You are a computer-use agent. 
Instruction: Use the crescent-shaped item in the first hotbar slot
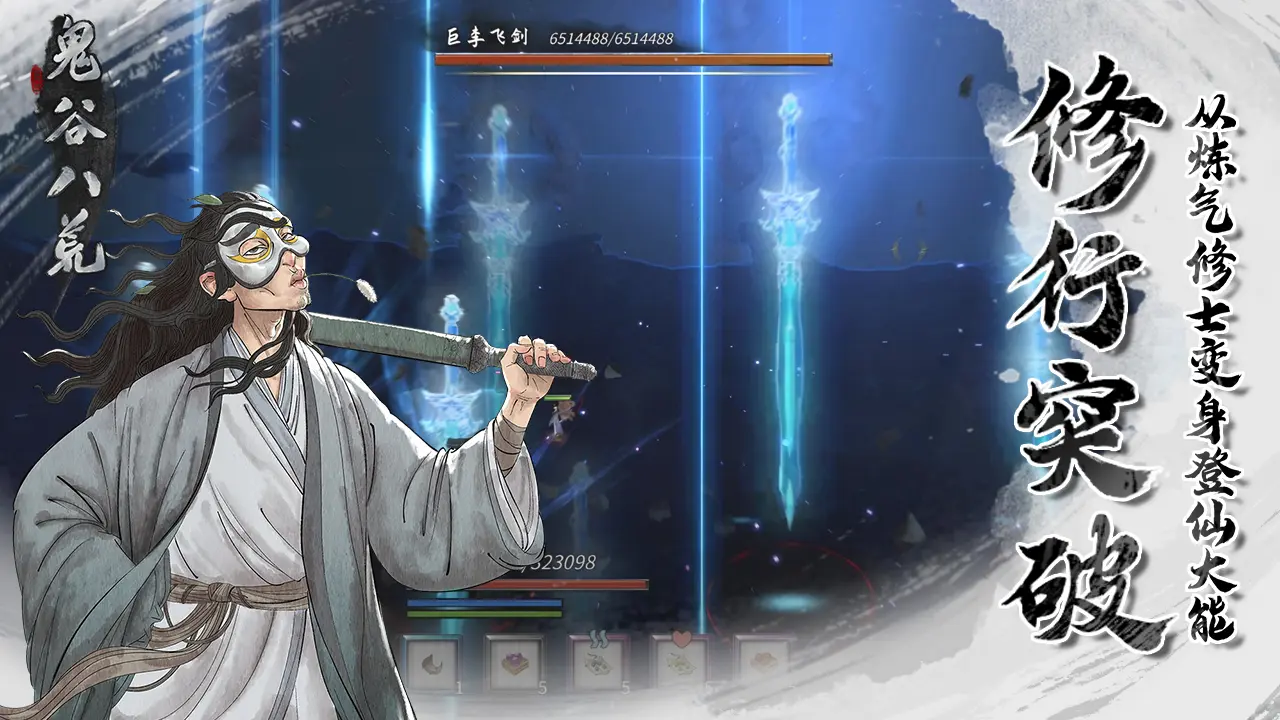433,664
